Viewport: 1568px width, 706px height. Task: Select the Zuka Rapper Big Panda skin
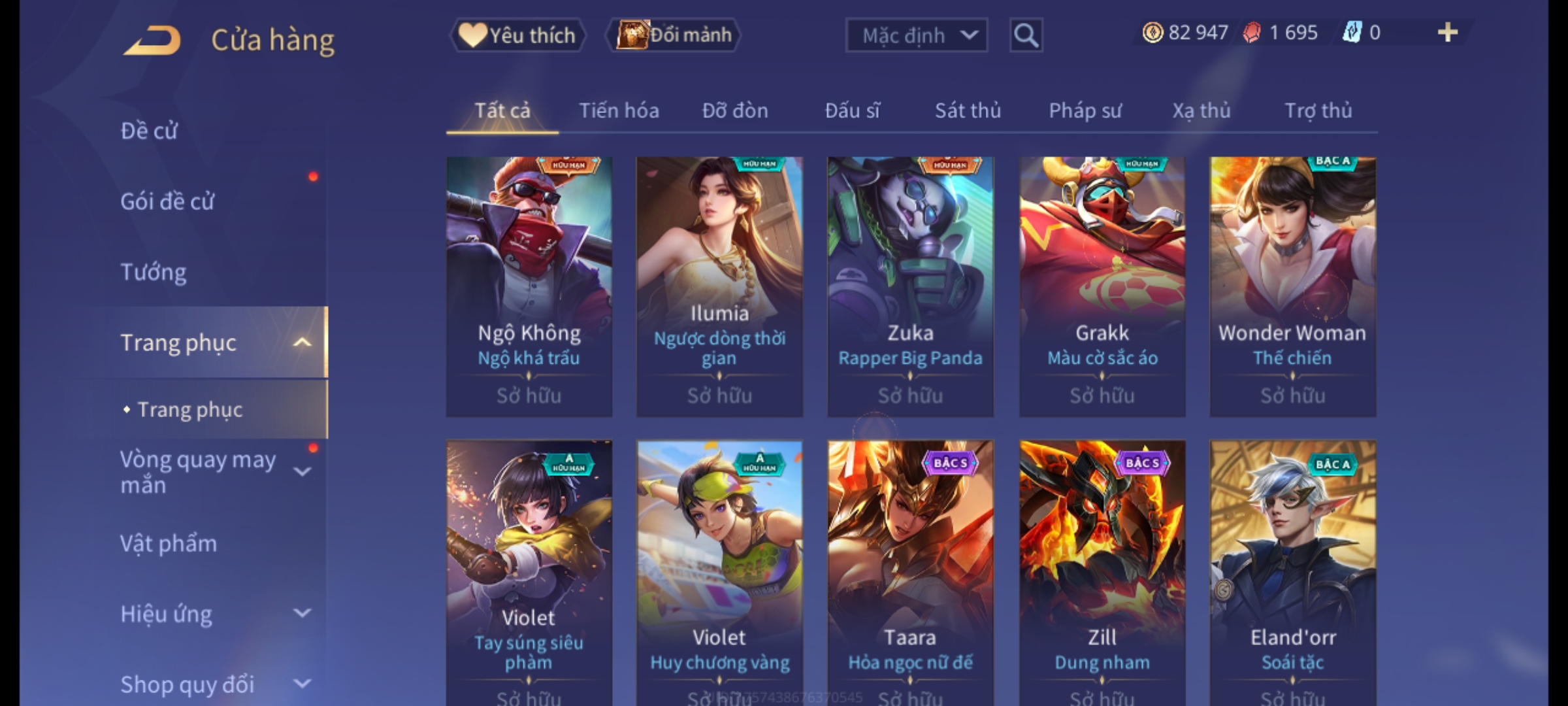(910, 286)
